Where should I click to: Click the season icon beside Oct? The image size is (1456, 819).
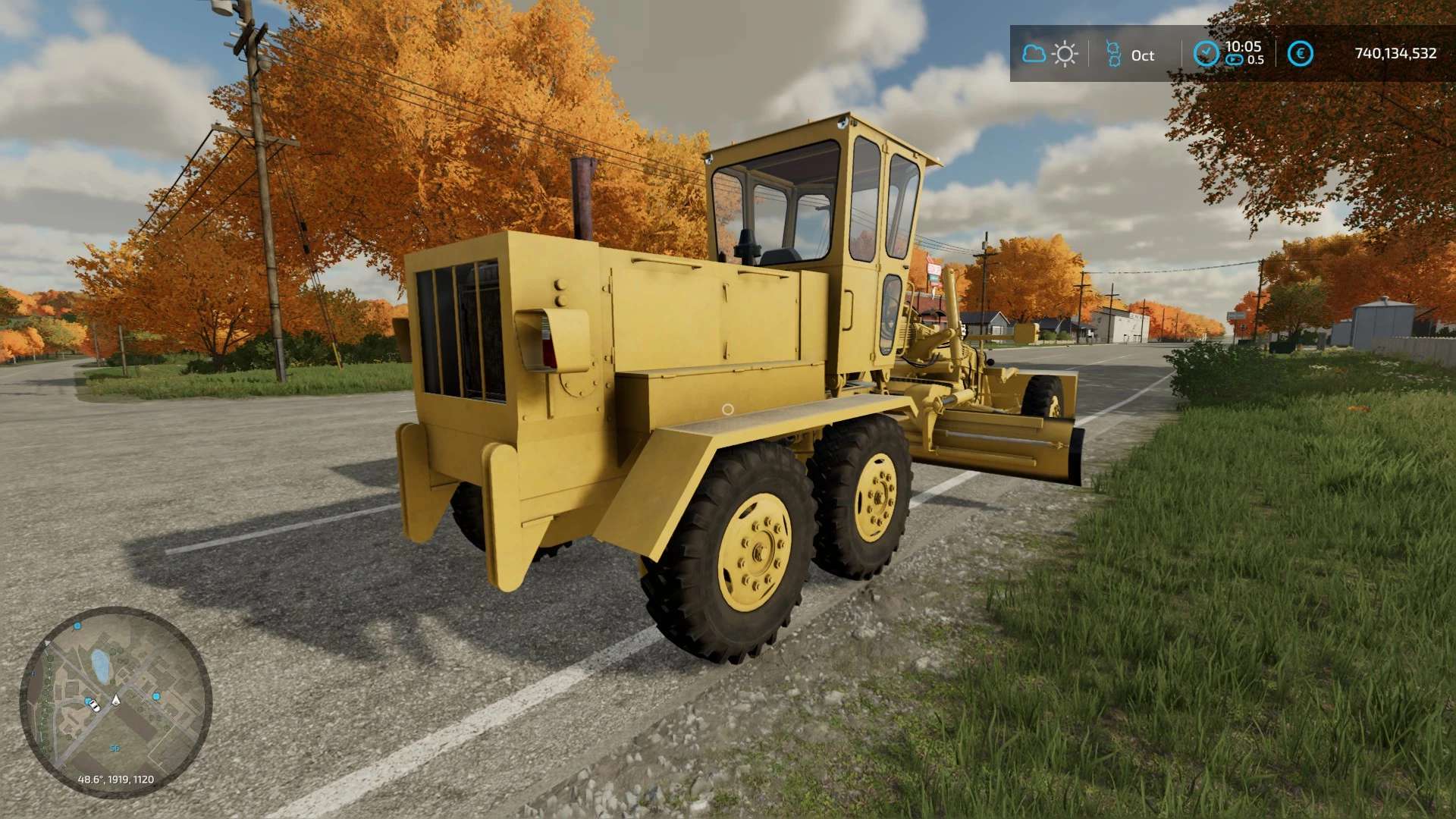click(1112, 54)
